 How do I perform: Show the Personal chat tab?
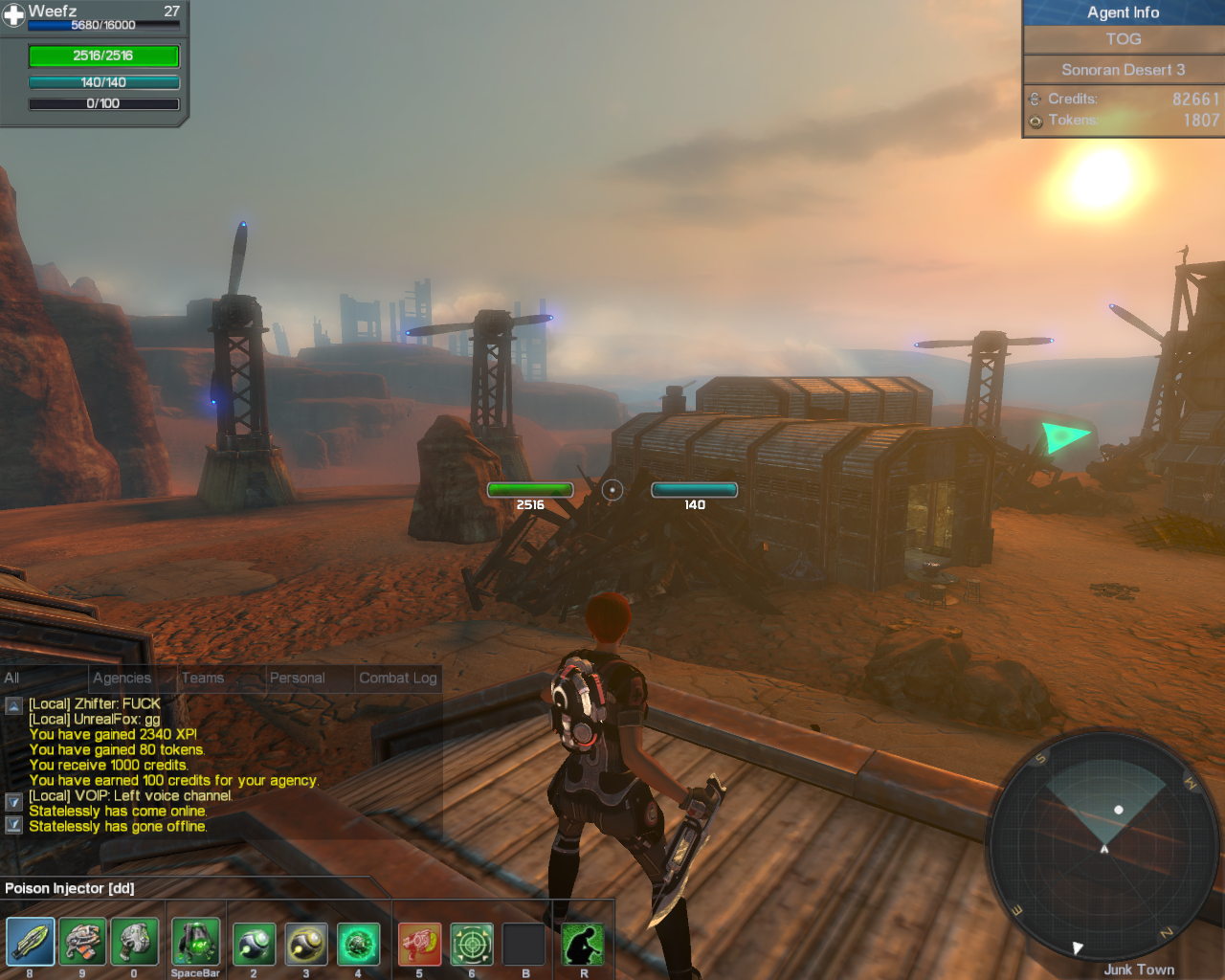coord(297,678)
